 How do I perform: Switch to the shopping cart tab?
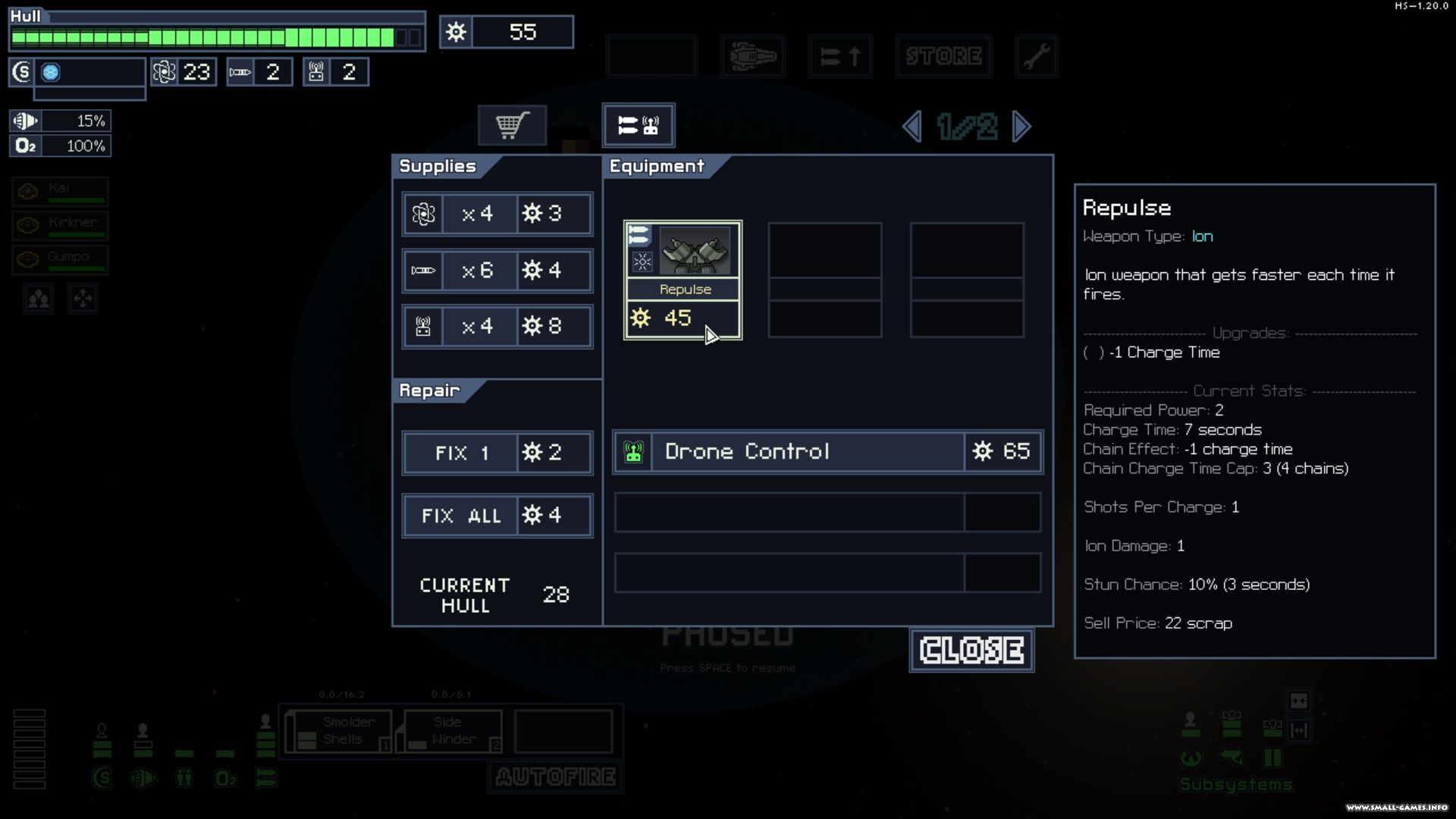512,125
